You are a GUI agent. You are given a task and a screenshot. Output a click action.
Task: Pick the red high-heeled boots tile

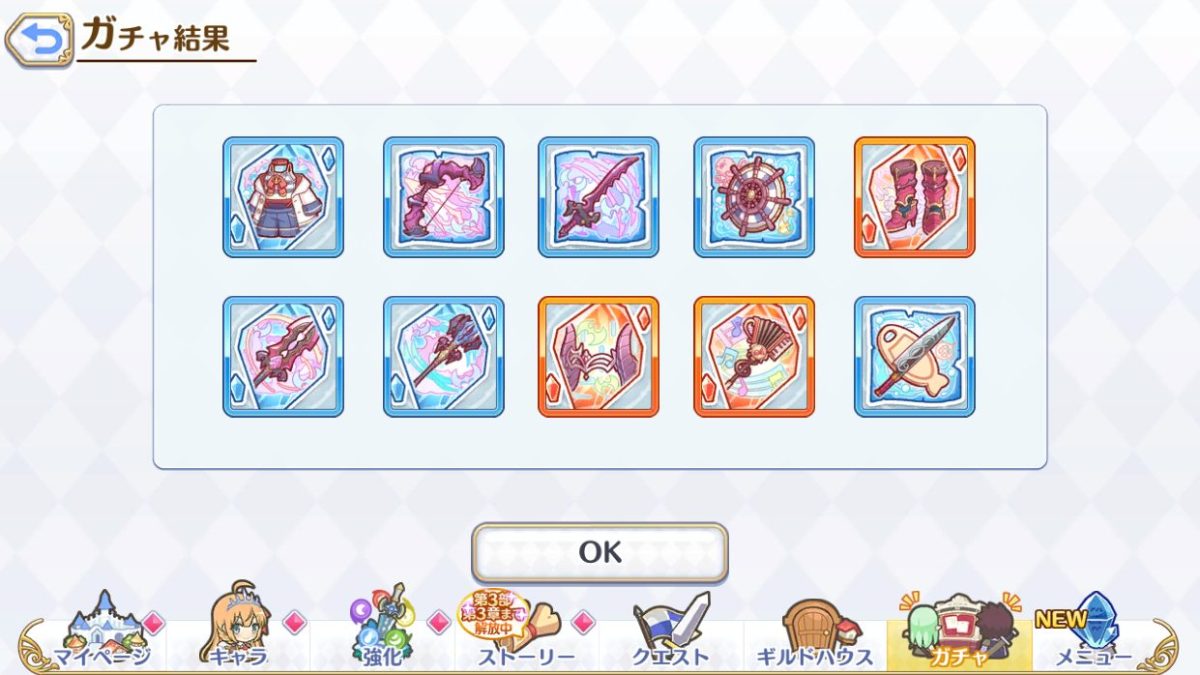[x=914, y=197]
